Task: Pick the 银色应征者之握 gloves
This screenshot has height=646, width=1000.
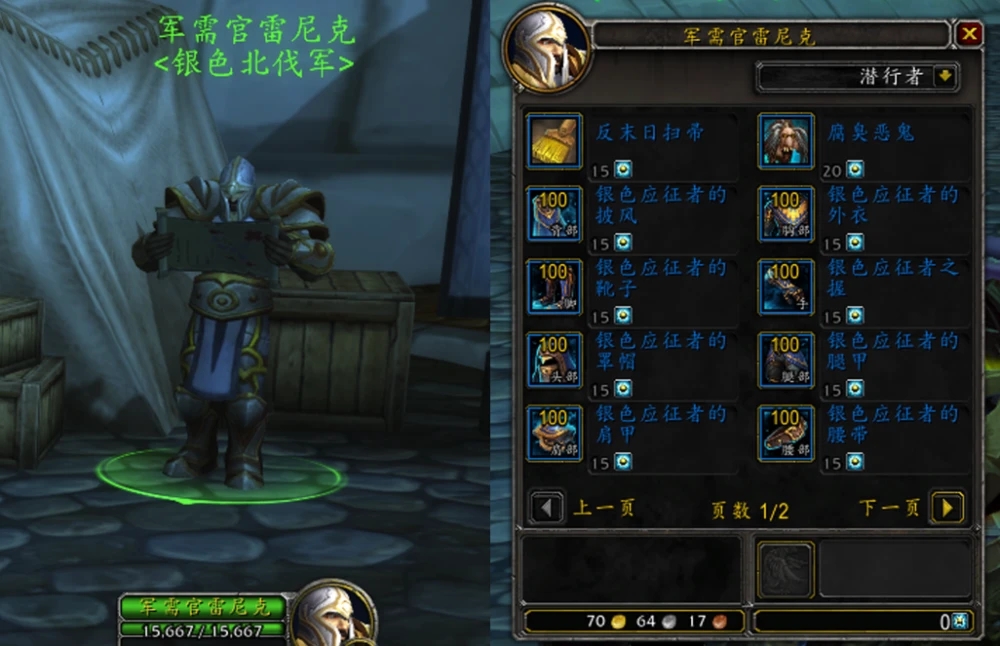Action: click(786, 287)
